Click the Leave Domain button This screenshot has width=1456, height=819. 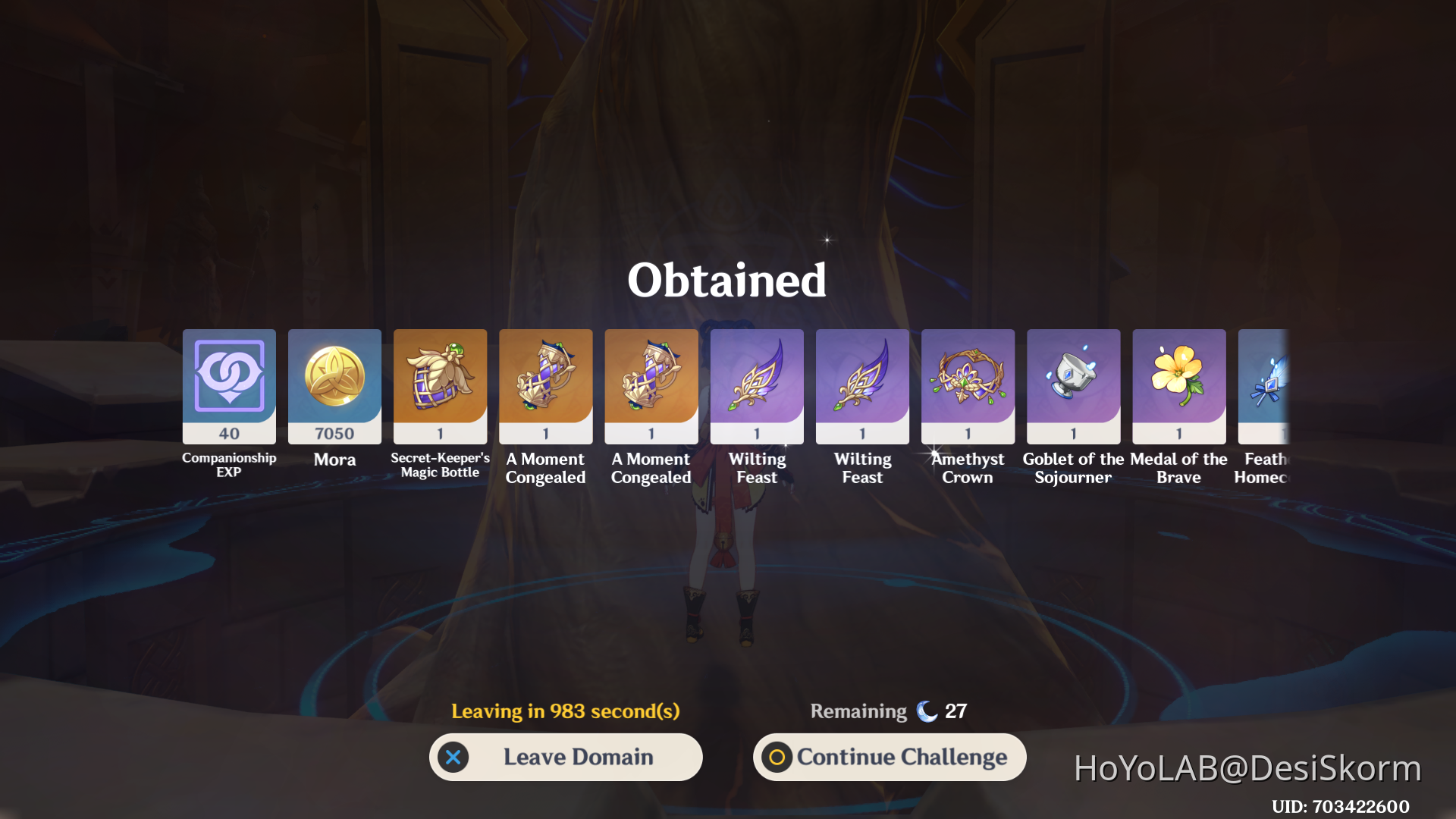tap(566, 756)
